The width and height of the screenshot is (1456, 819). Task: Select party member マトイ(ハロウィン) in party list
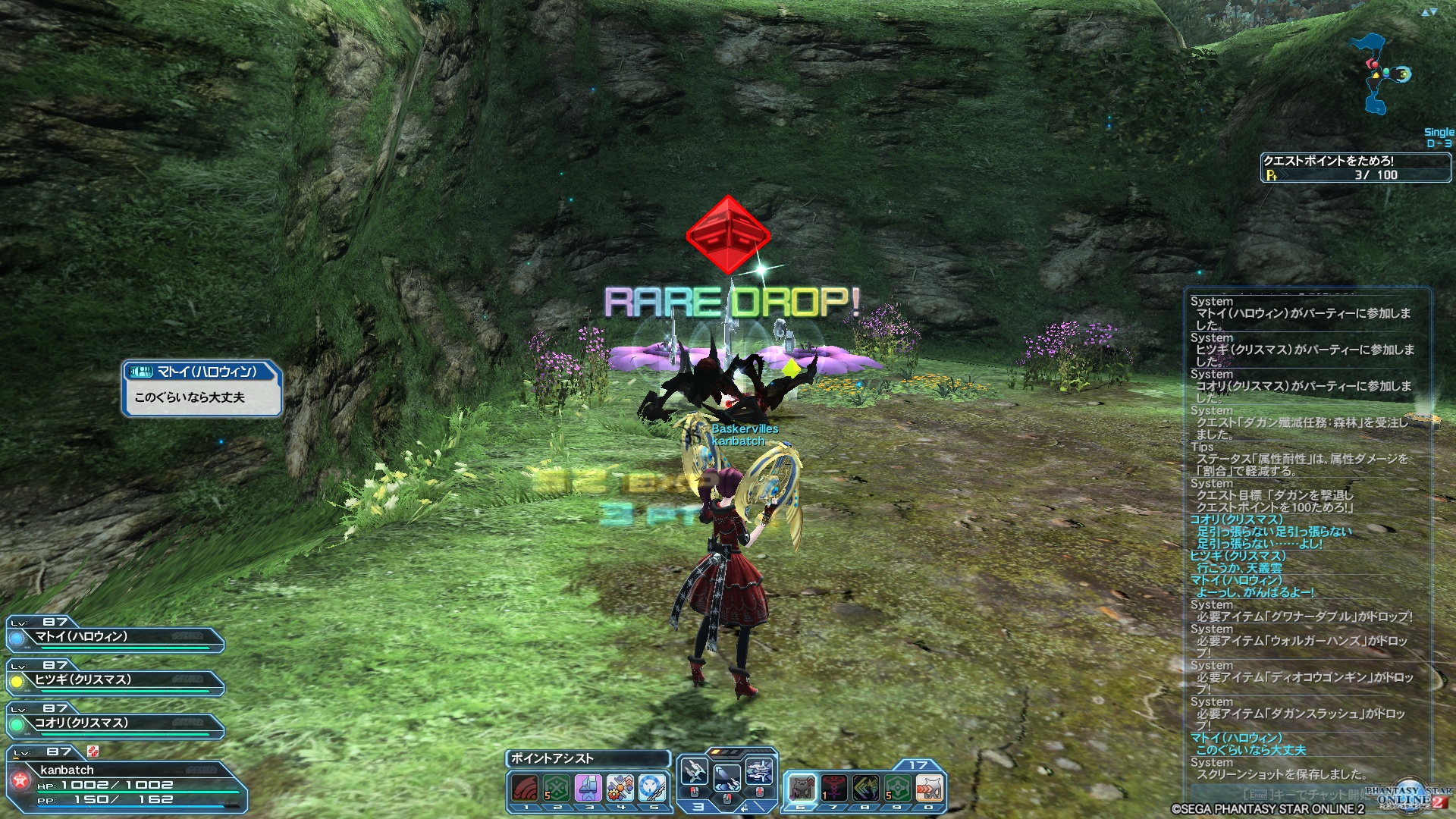click(x=115, y=638)
